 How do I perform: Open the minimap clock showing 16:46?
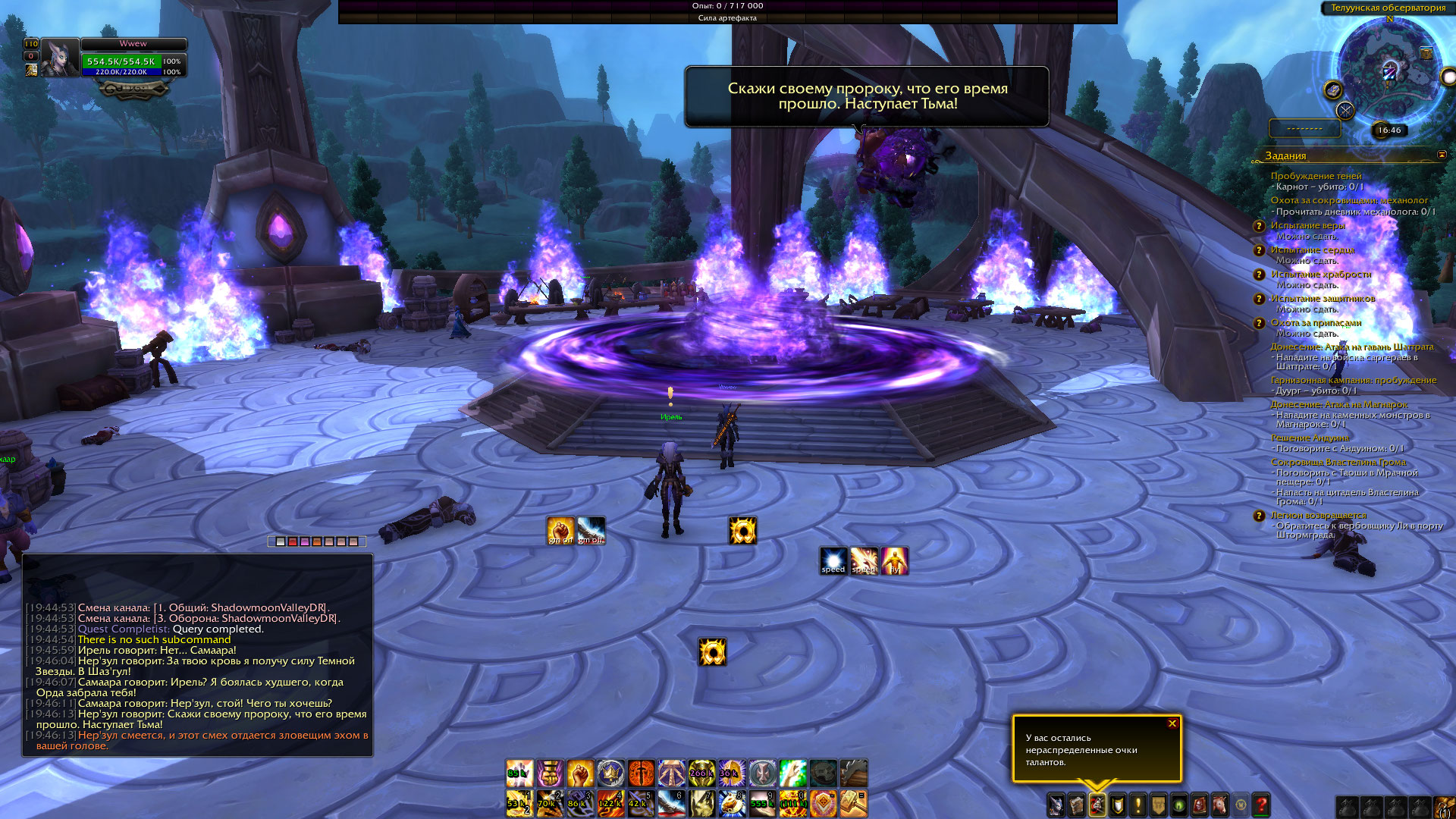click(x=1389, y=130)
